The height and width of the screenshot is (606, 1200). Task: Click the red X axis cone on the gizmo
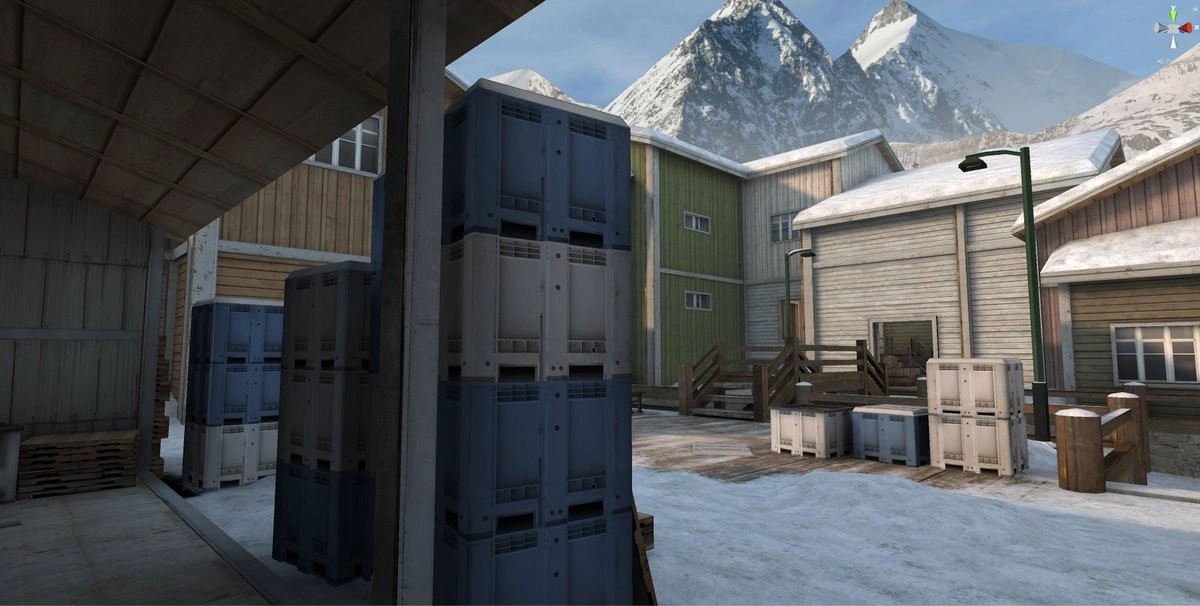coord(1186,28)
